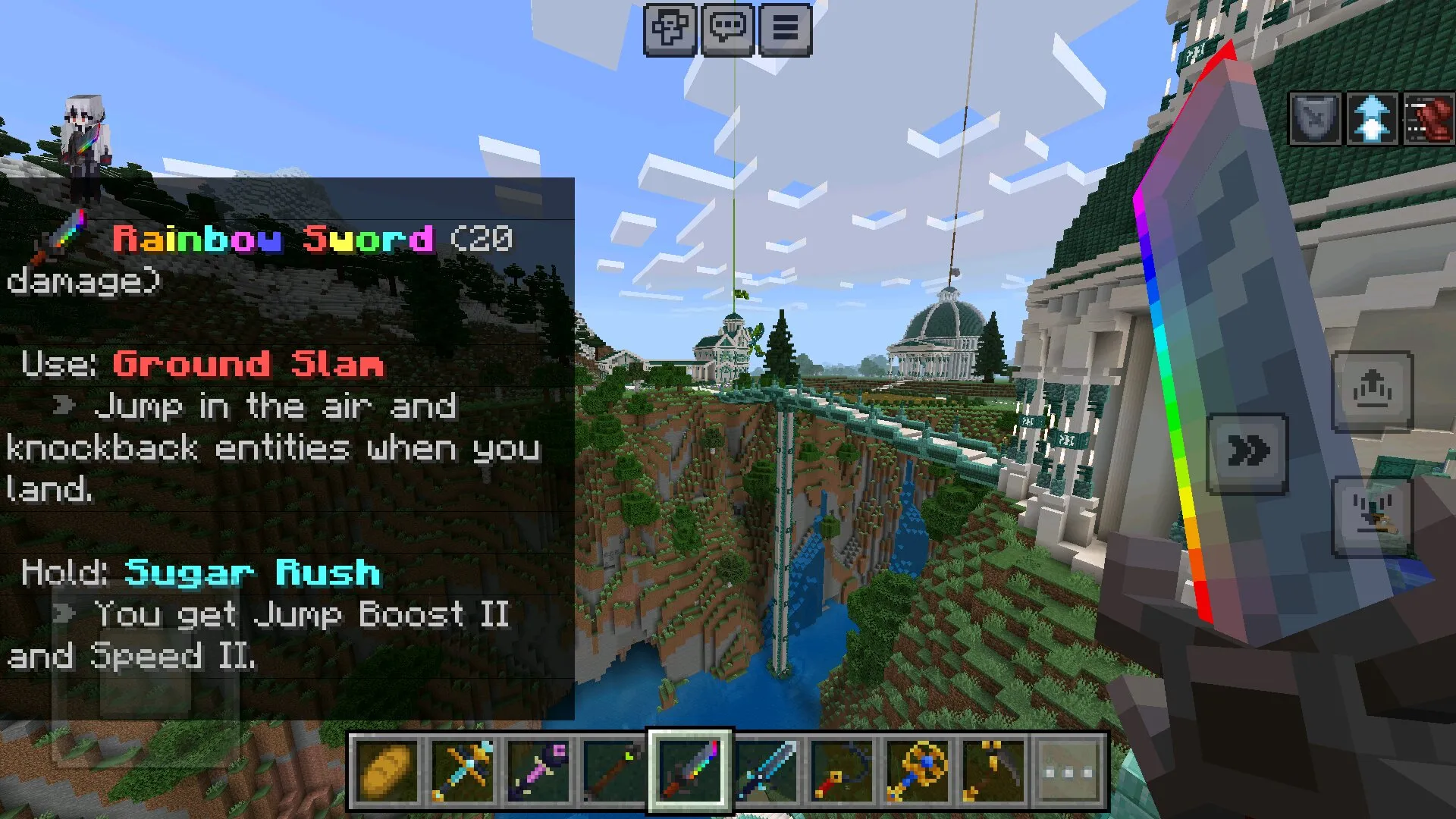Select the bread hotbar slot
This screenshot has width=1456, height=819.
point(387,771)
